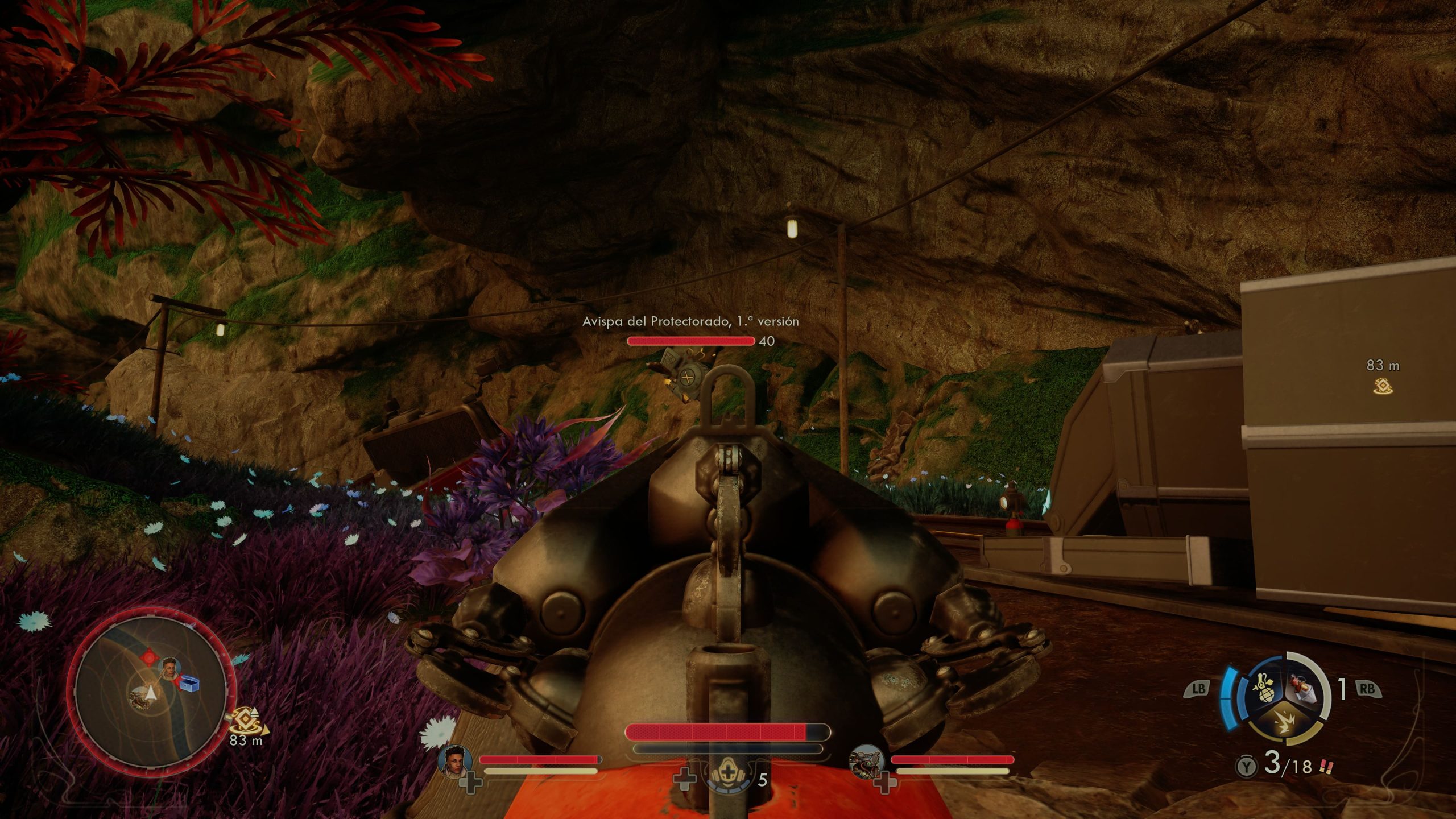This screenshot has height=819, width=1456.
Task: Select the robot companion portrait by health bar
Action: coord(866,760)
